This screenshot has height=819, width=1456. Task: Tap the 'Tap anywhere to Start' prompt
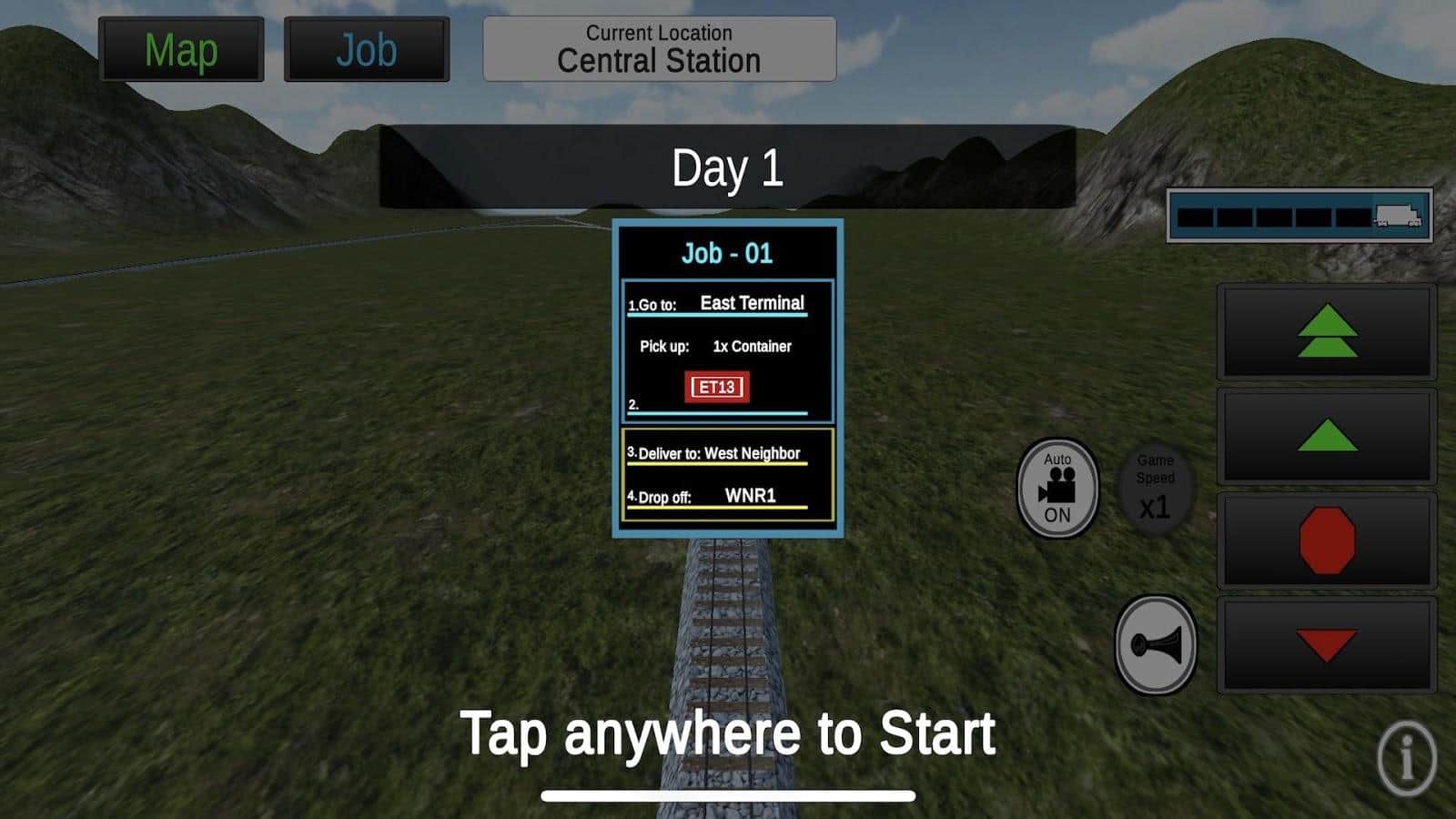tap(727, 733)
